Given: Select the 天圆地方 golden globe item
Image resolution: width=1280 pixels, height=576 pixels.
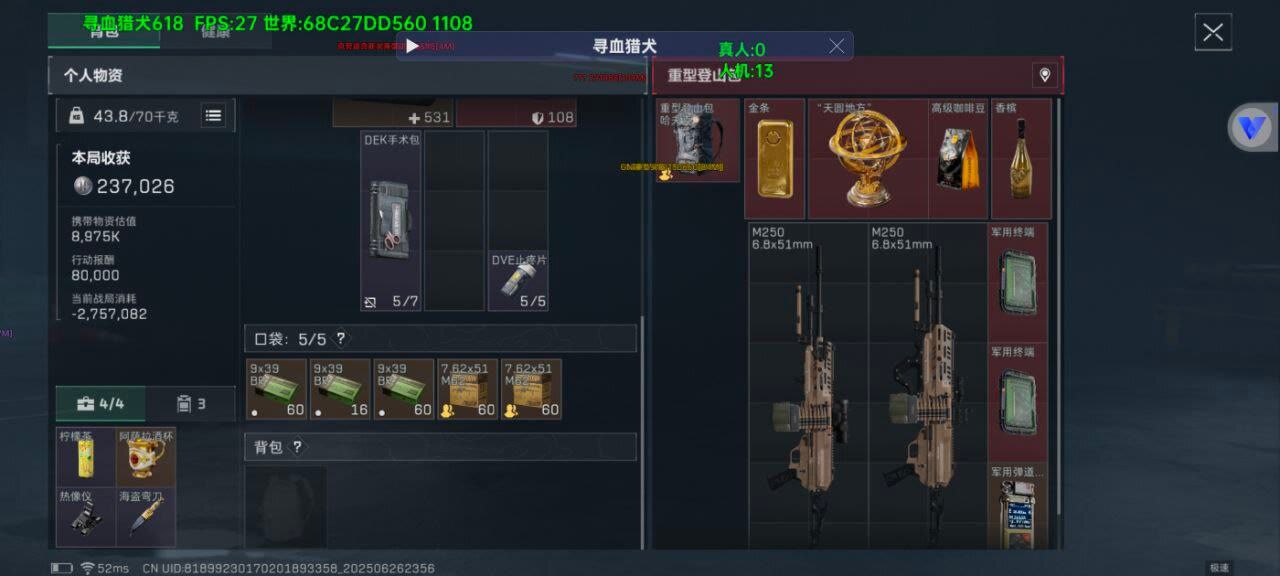Looking at the screenshot, I should pos(867,158).
